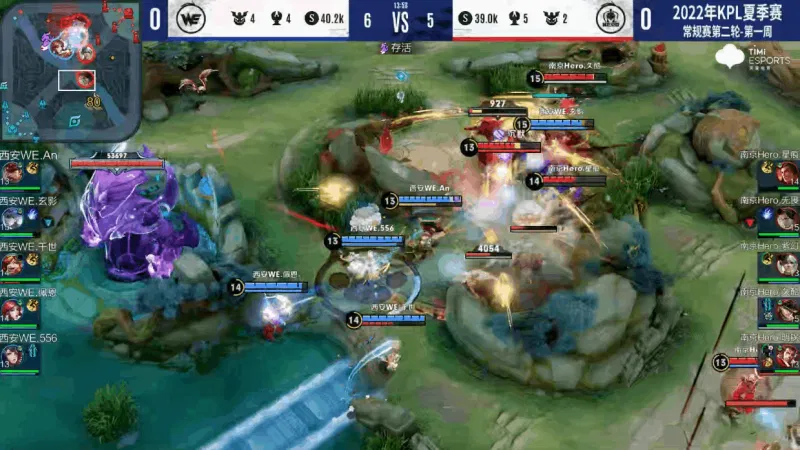
Task: Select 西安WE.玄影 in the player list
Action: pyautogui.click(x=12, y=219)
